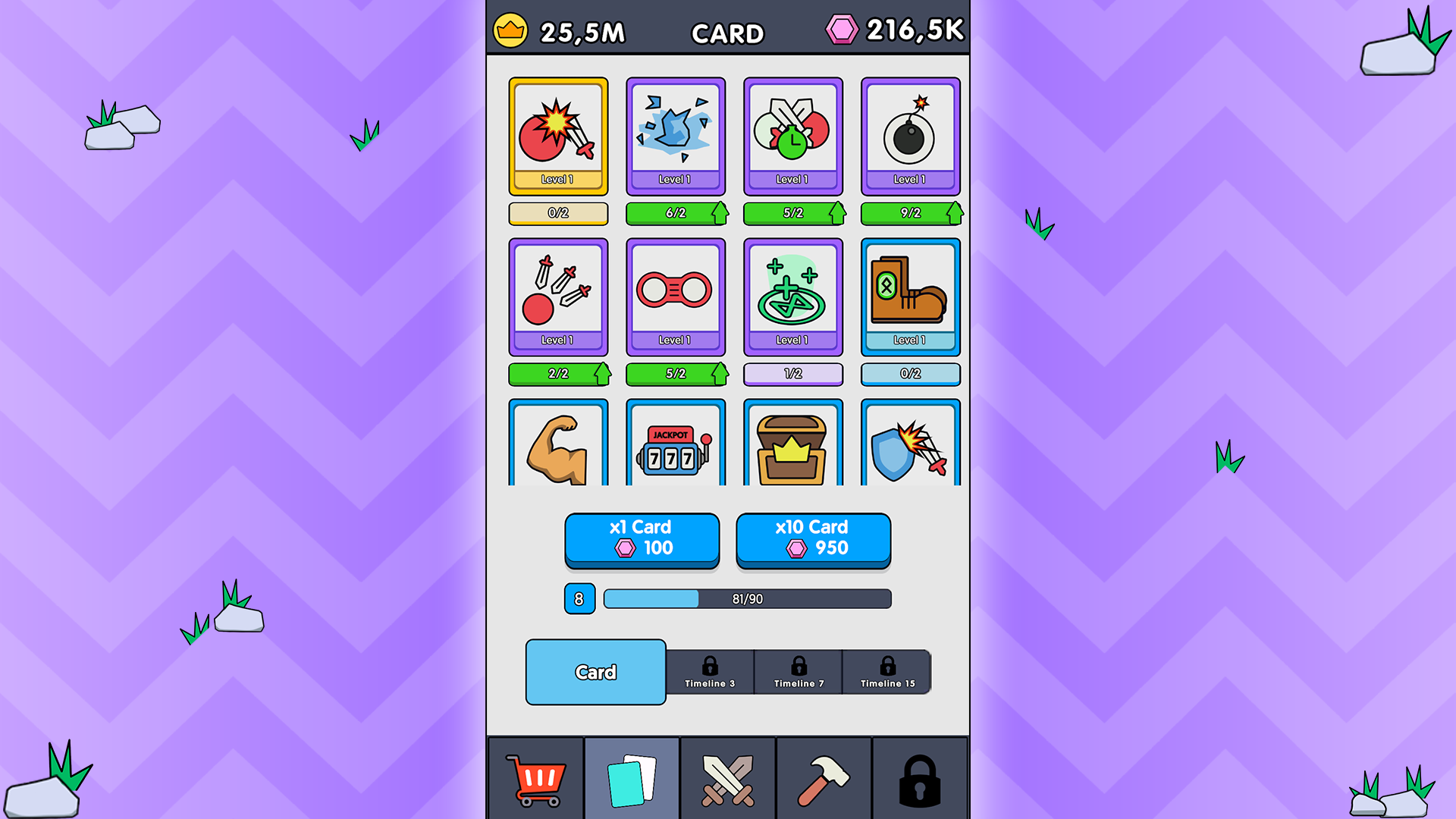Select the bomb Level 1 card
The width and height of the screenshot is (1456, 819).
(910, 136)
